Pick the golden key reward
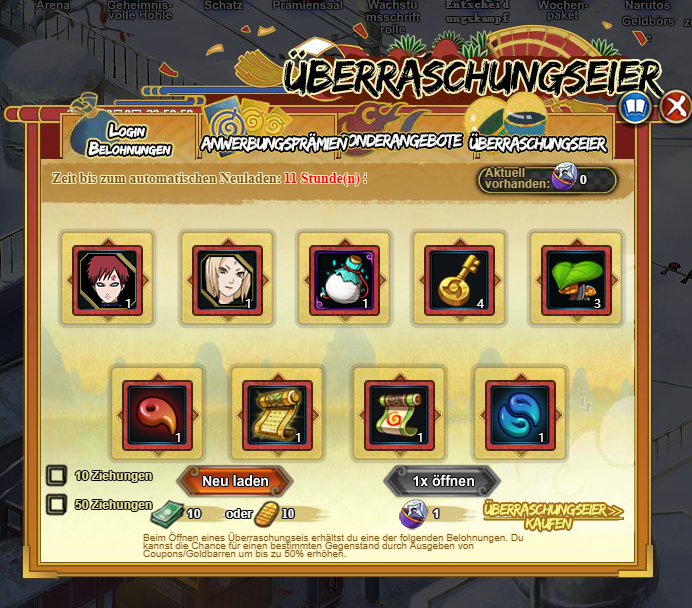This screenshot has width=692, height=608. click(x=458, y=278)
